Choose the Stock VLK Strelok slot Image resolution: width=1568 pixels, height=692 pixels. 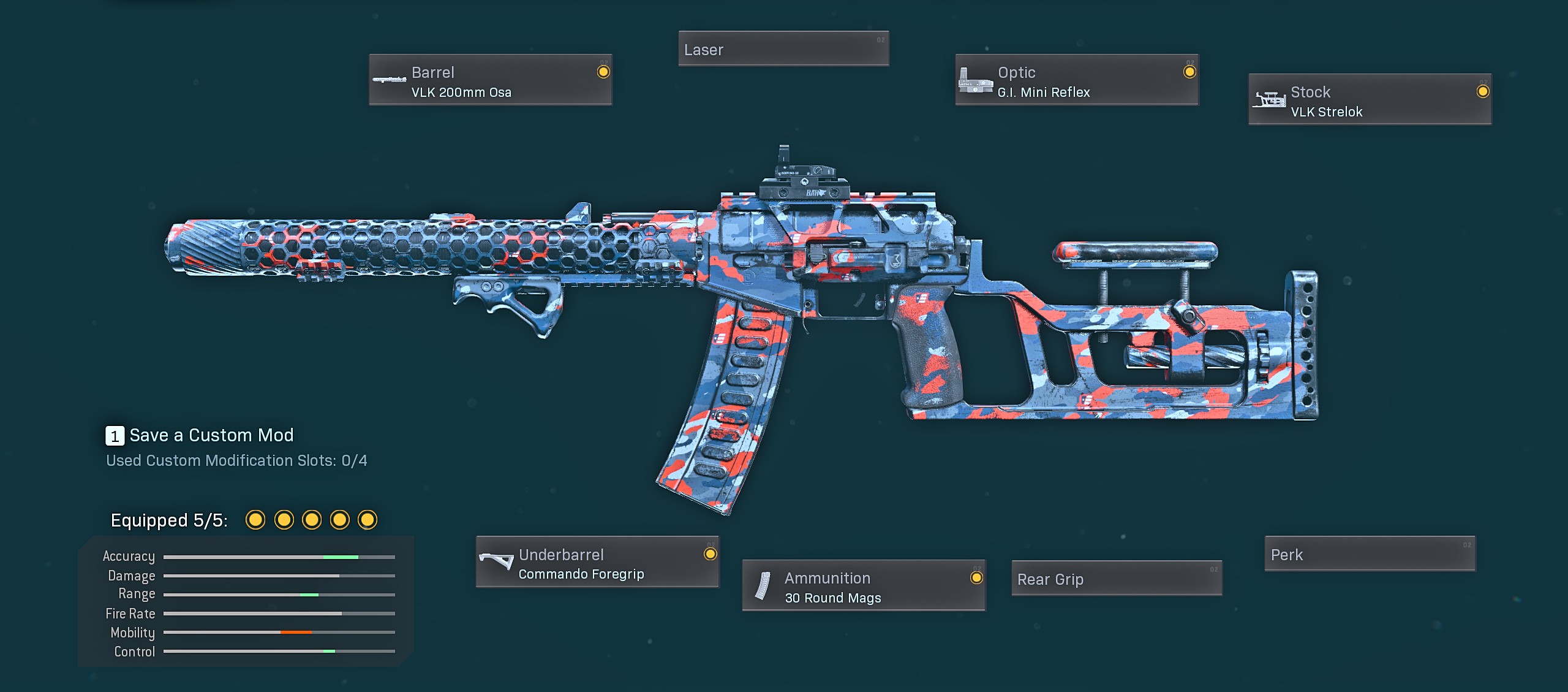click(1370, 100)
